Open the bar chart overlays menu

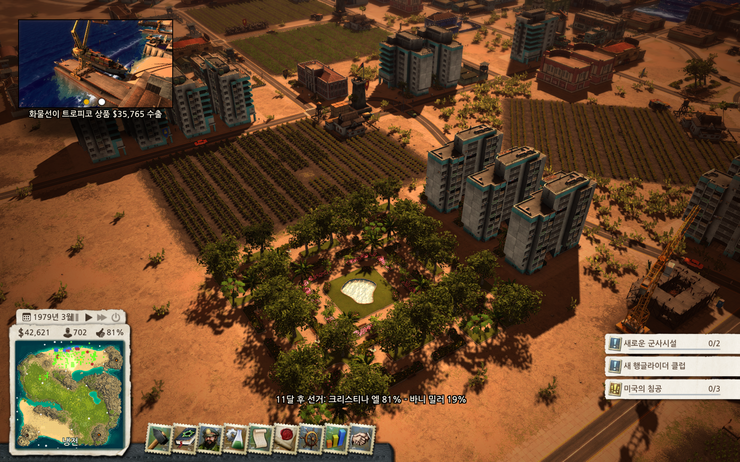coord(335,437)
